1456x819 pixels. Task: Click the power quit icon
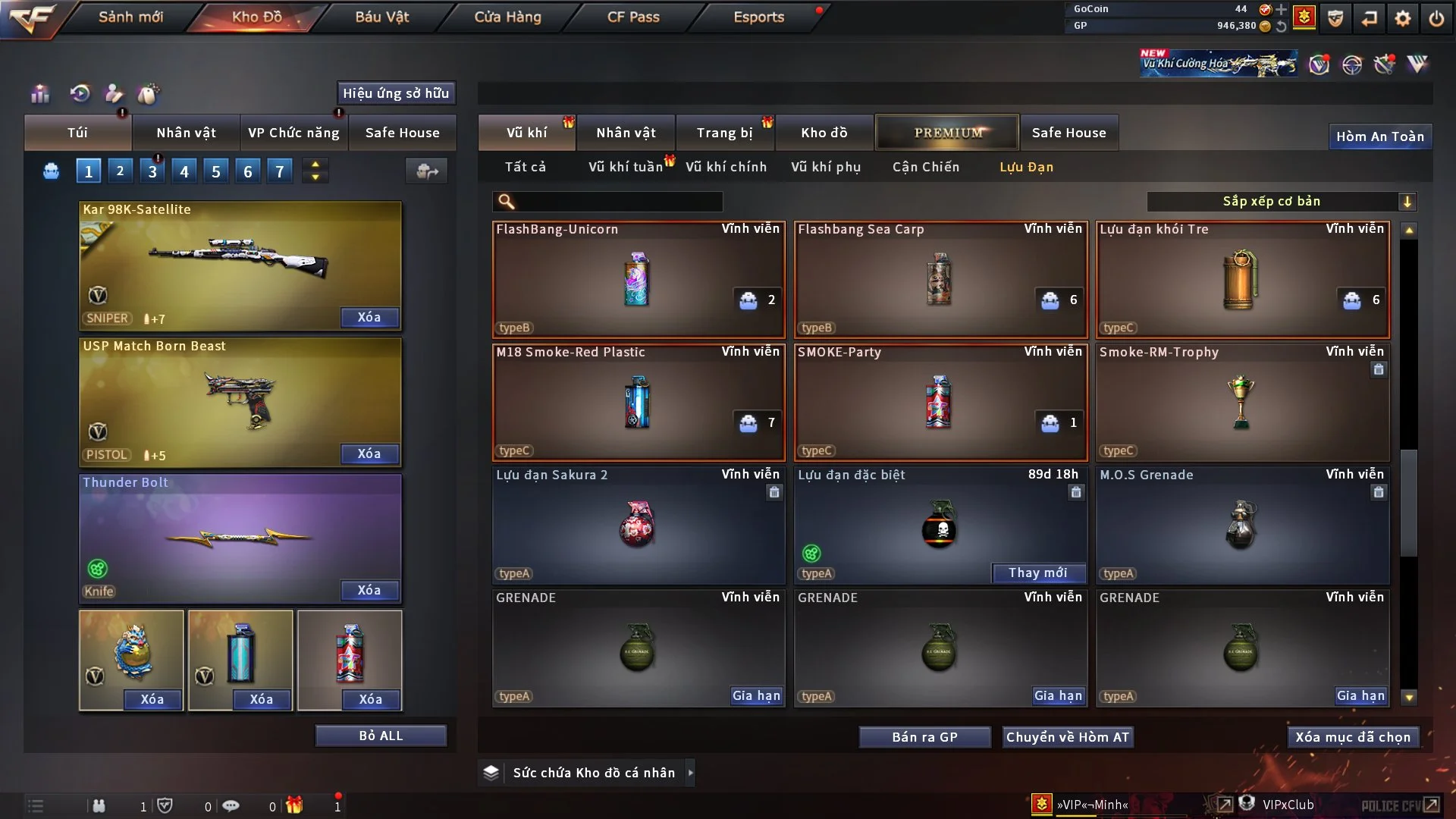click(1436, 18)
